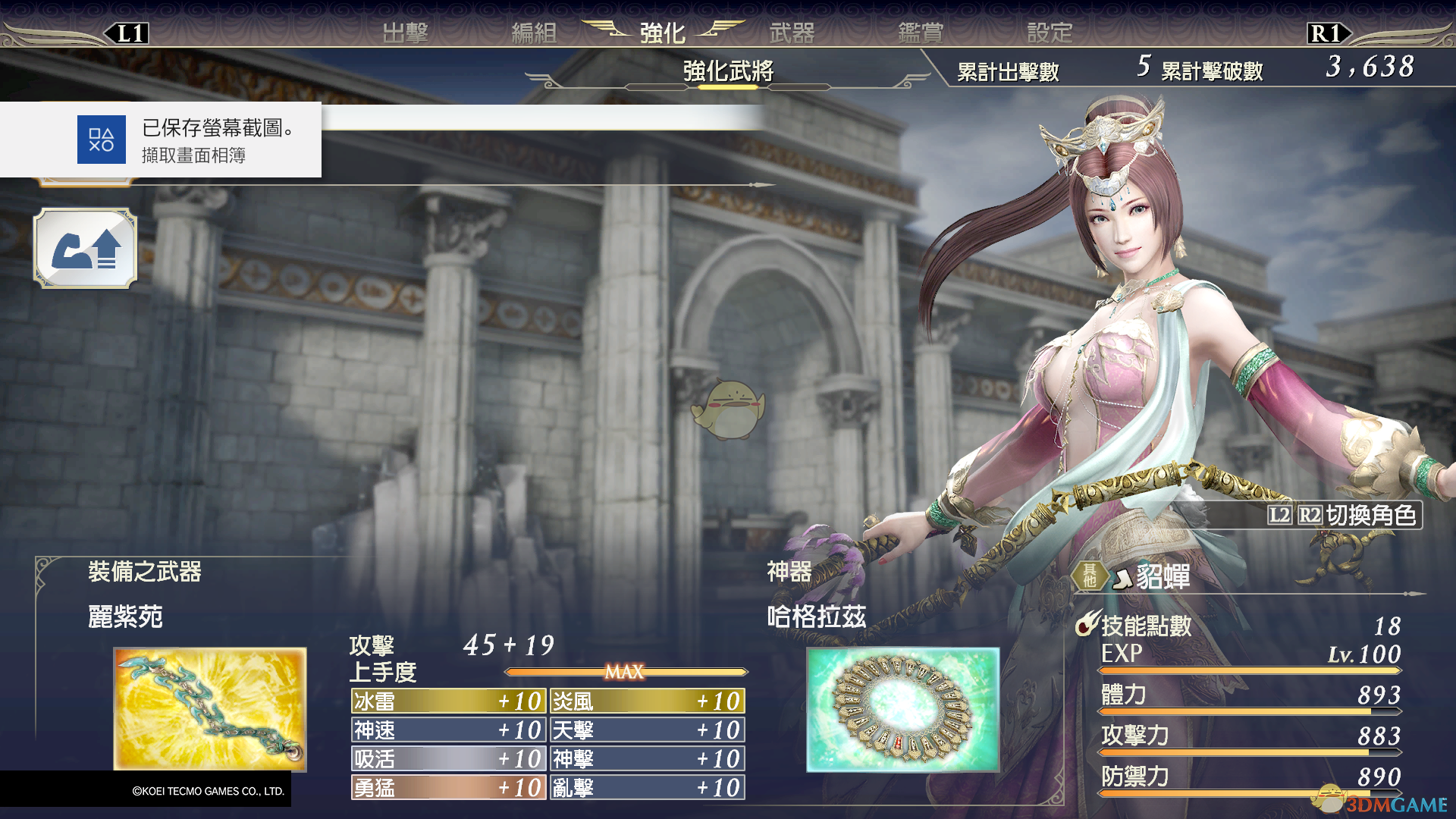Select the 強化武將 sub-menu heading
Image resolution: width=1456 pixels, height=819 pixels.
click(728, 71)
